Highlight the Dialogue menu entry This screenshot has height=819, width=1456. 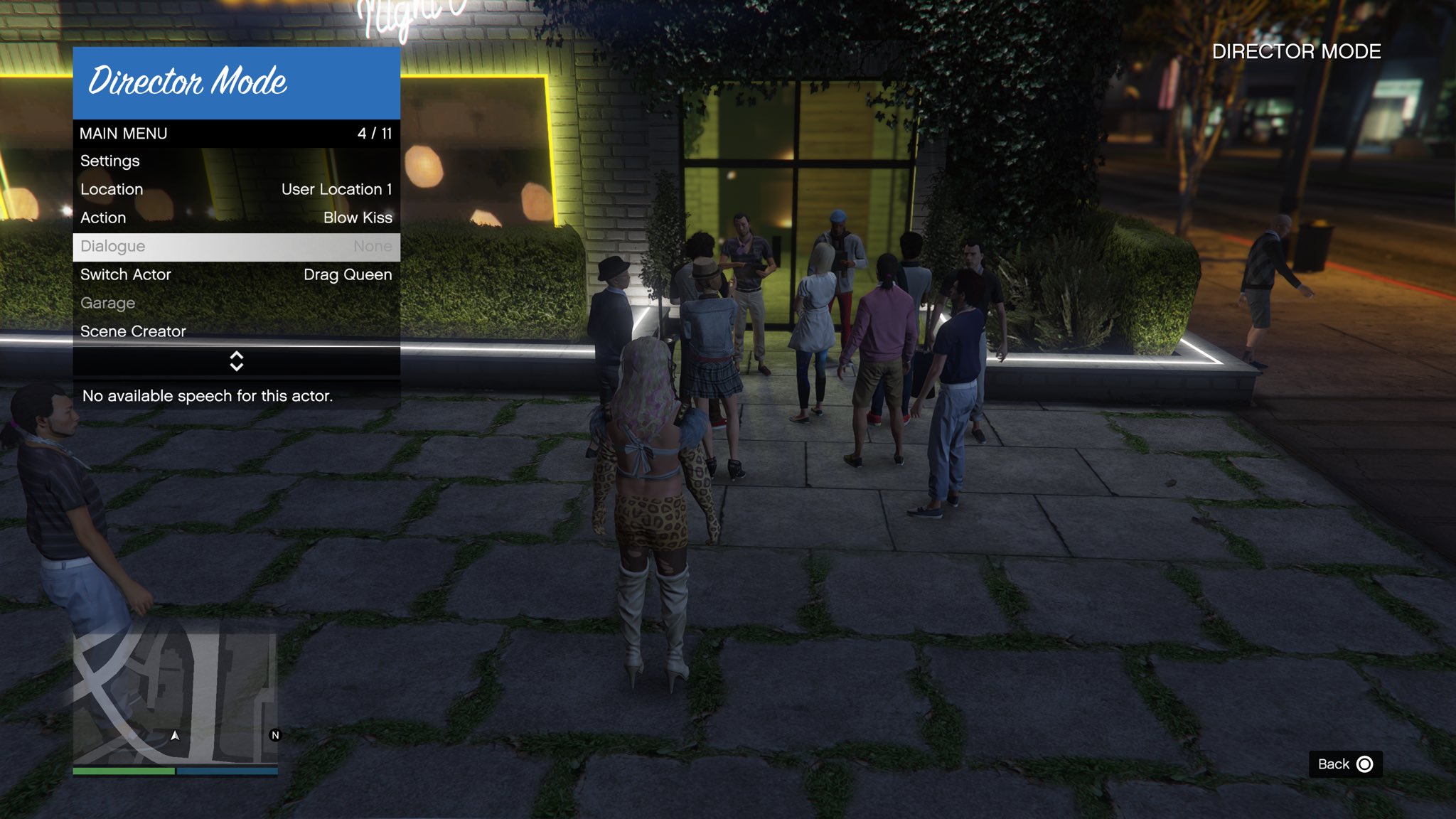tap(236, 247)
